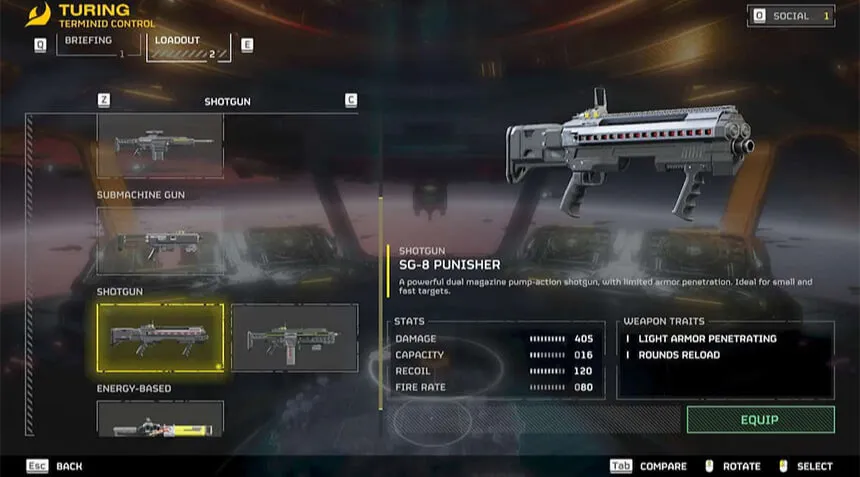Choose the second shotgun beside the Punisher
Viewport: 860px width, 477px height.
pos(294,338)
